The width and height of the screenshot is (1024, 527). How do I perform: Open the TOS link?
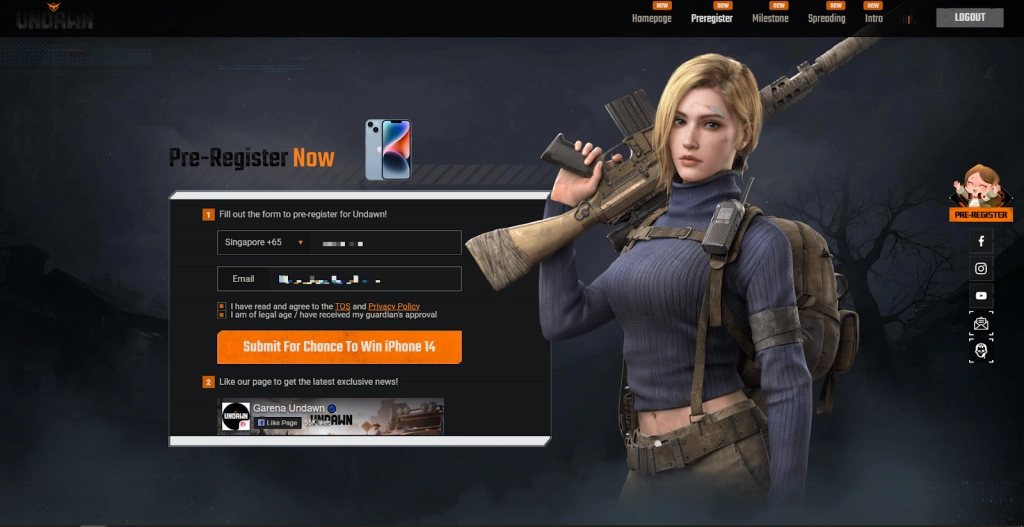point(342,306)
